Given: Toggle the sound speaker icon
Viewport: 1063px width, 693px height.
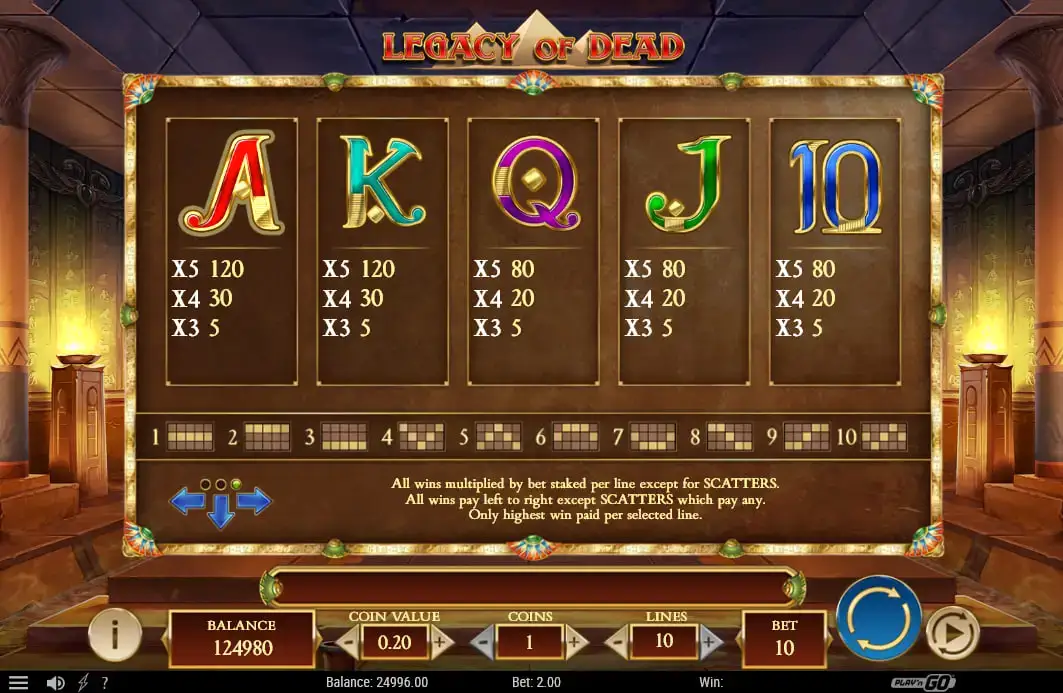Looking at the screenshot, I should [56, 683].
